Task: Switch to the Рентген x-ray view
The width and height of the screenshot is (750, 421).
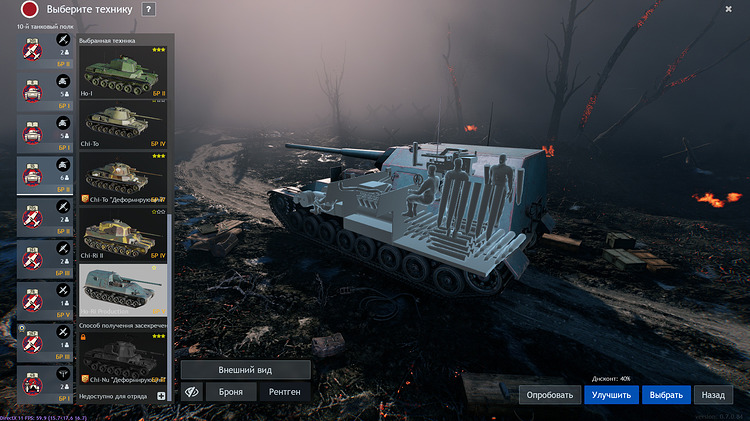Action: click(x=285, y=392)
